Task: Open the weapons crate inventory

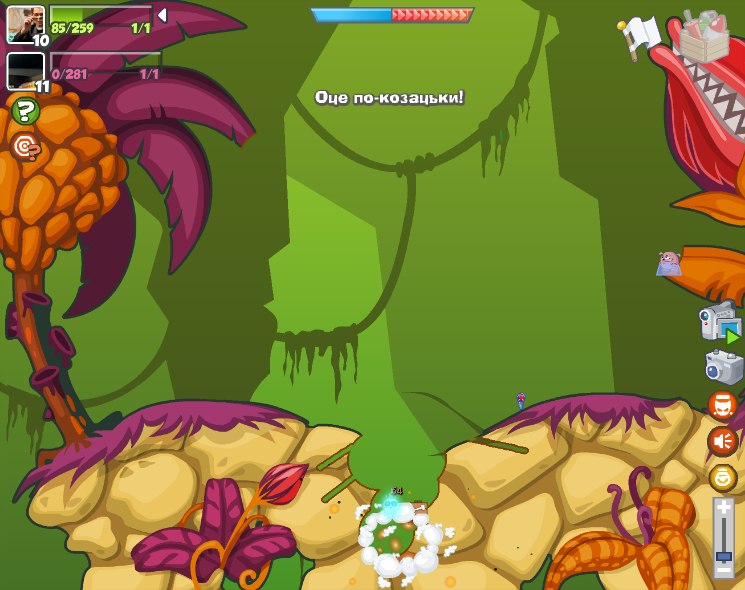Action: coord(703,37)
